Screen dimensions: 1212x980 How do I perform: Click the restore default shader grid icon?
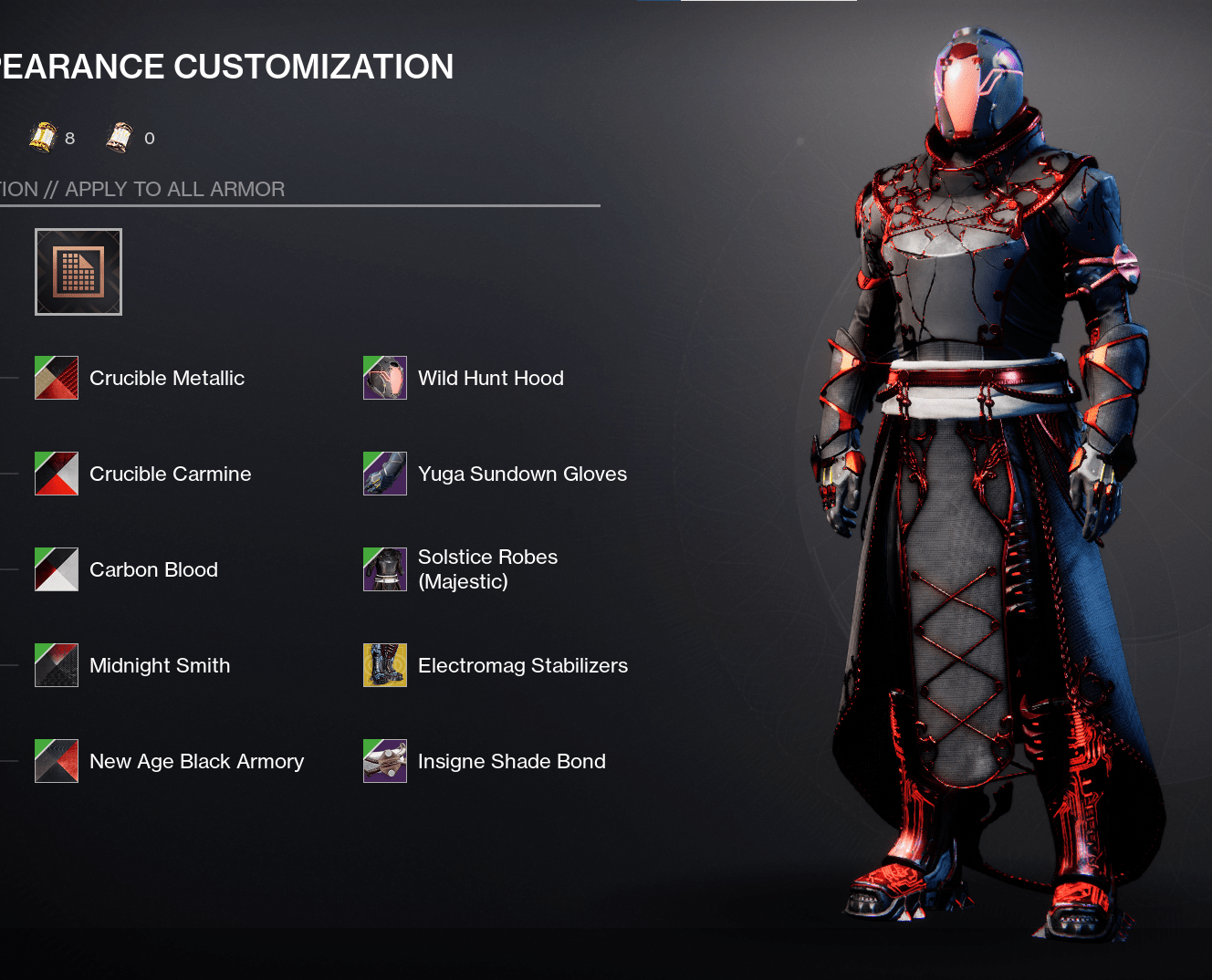[x=78, y=271]
